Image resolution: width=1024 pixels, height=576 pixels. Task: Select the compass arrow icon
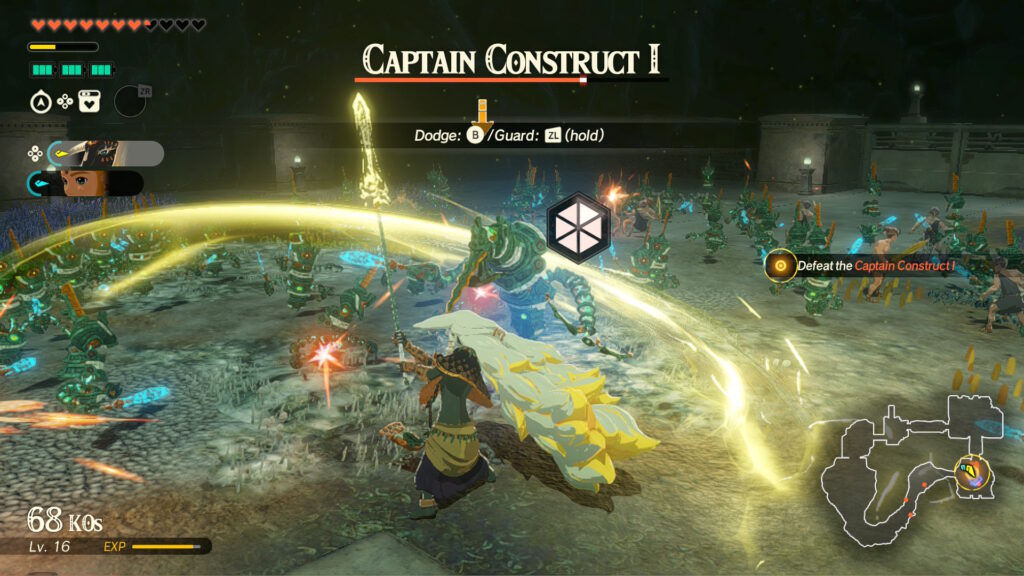coord(39,101)
